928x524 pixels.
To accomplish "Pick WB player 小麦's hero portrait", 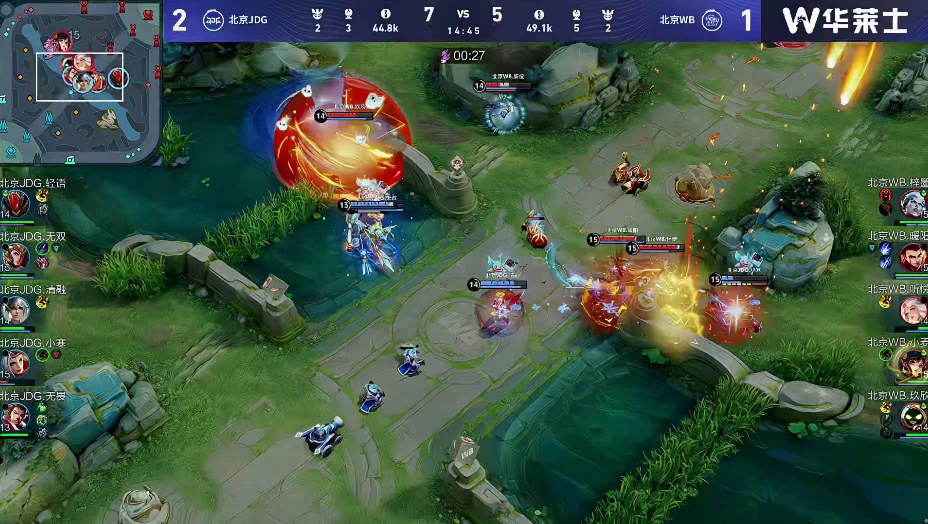I will 912,363.
